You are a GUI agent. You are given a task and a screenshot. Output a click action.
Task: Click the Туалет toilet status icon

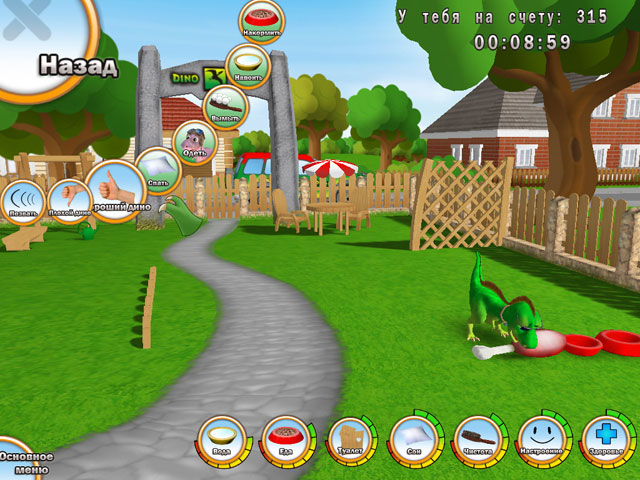tap(350, 440)
